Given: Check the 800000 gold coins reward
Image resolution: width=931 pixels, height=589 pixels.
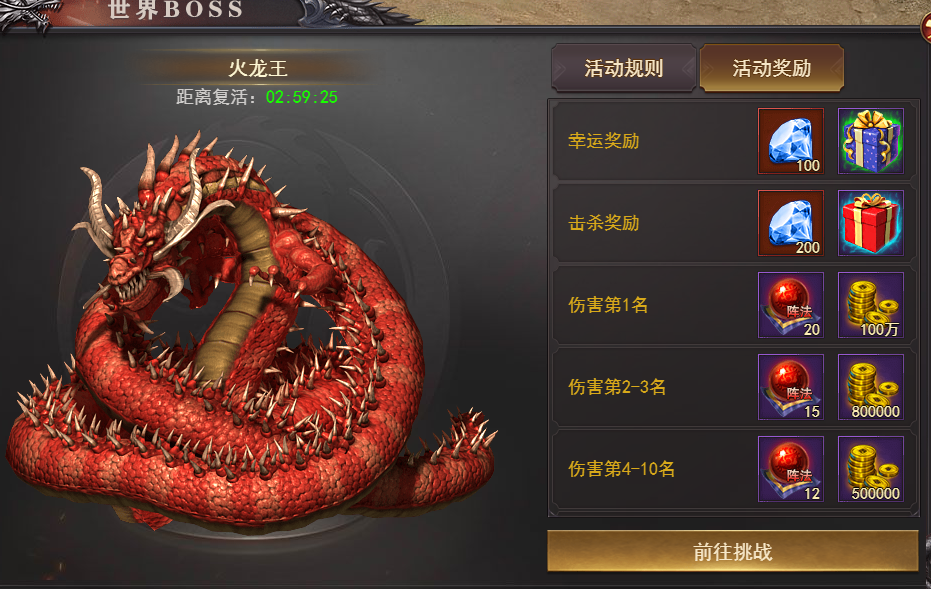Looking at the screenshot, I should (870, 387).
